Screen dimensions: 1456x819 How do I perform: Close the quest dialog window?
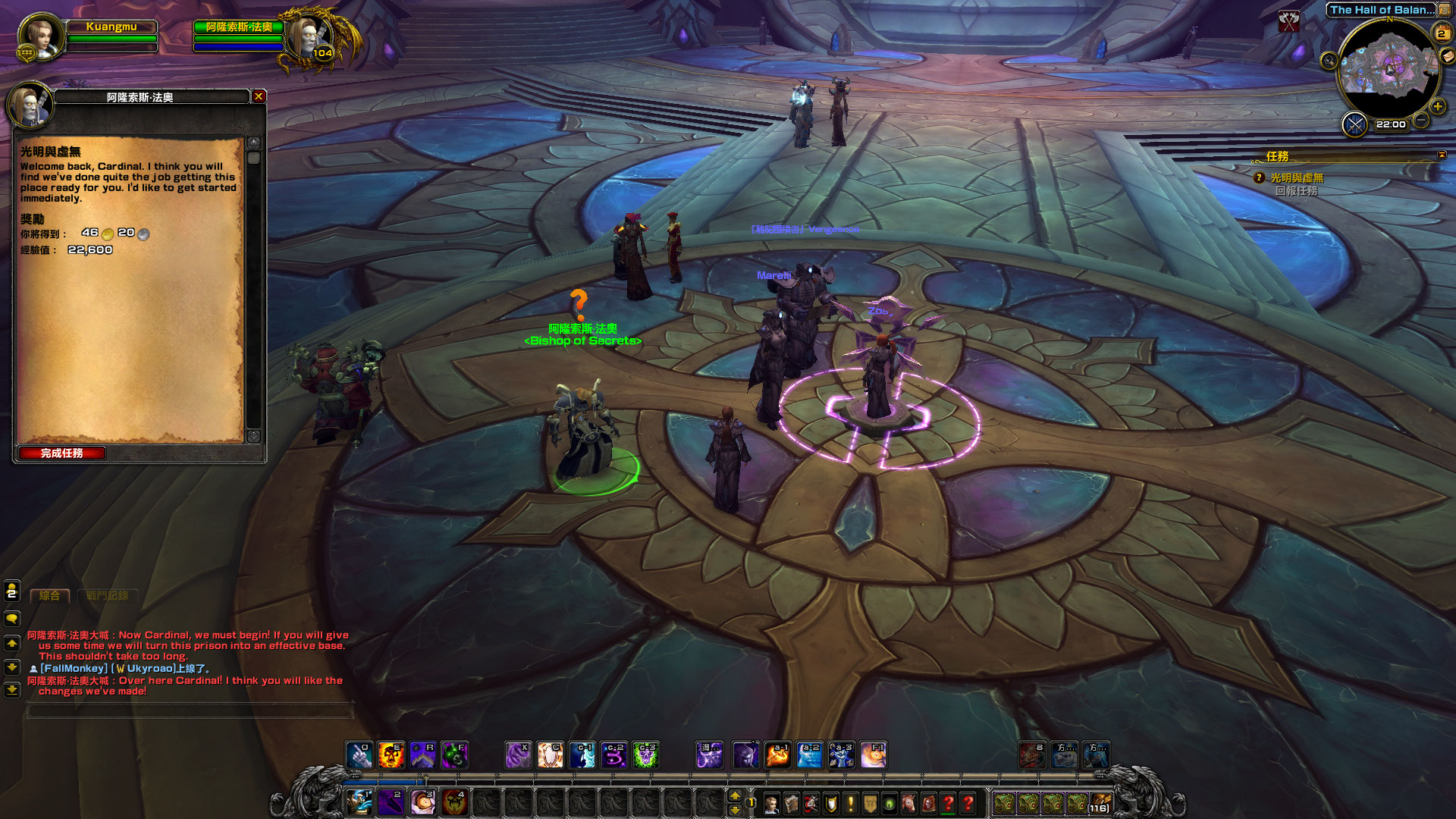point(259,96)
